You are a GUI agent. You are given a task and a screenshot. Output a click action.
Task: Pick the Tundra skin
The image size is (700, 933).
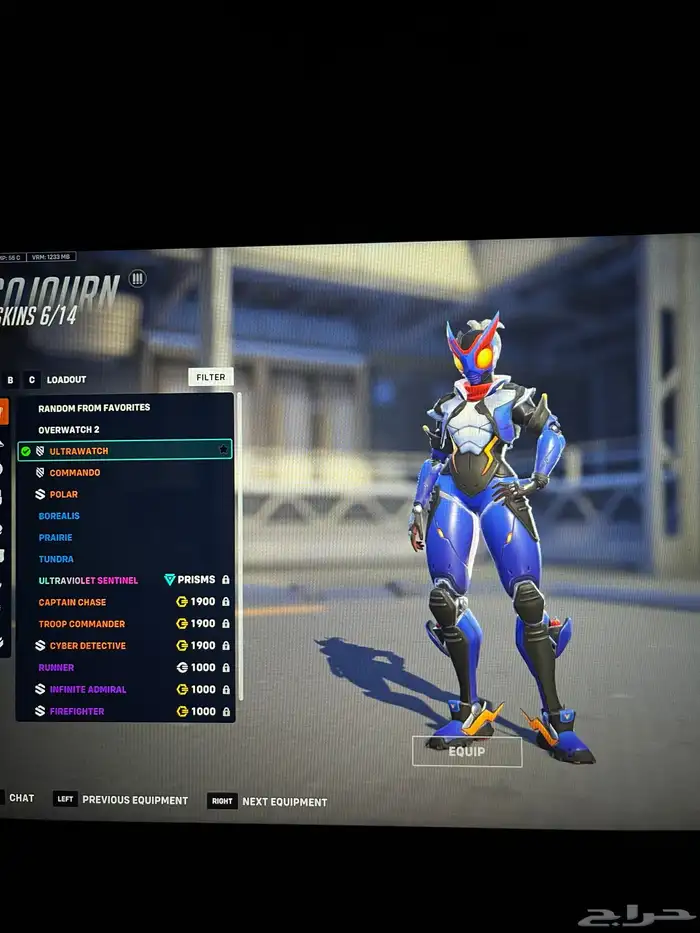56,559
